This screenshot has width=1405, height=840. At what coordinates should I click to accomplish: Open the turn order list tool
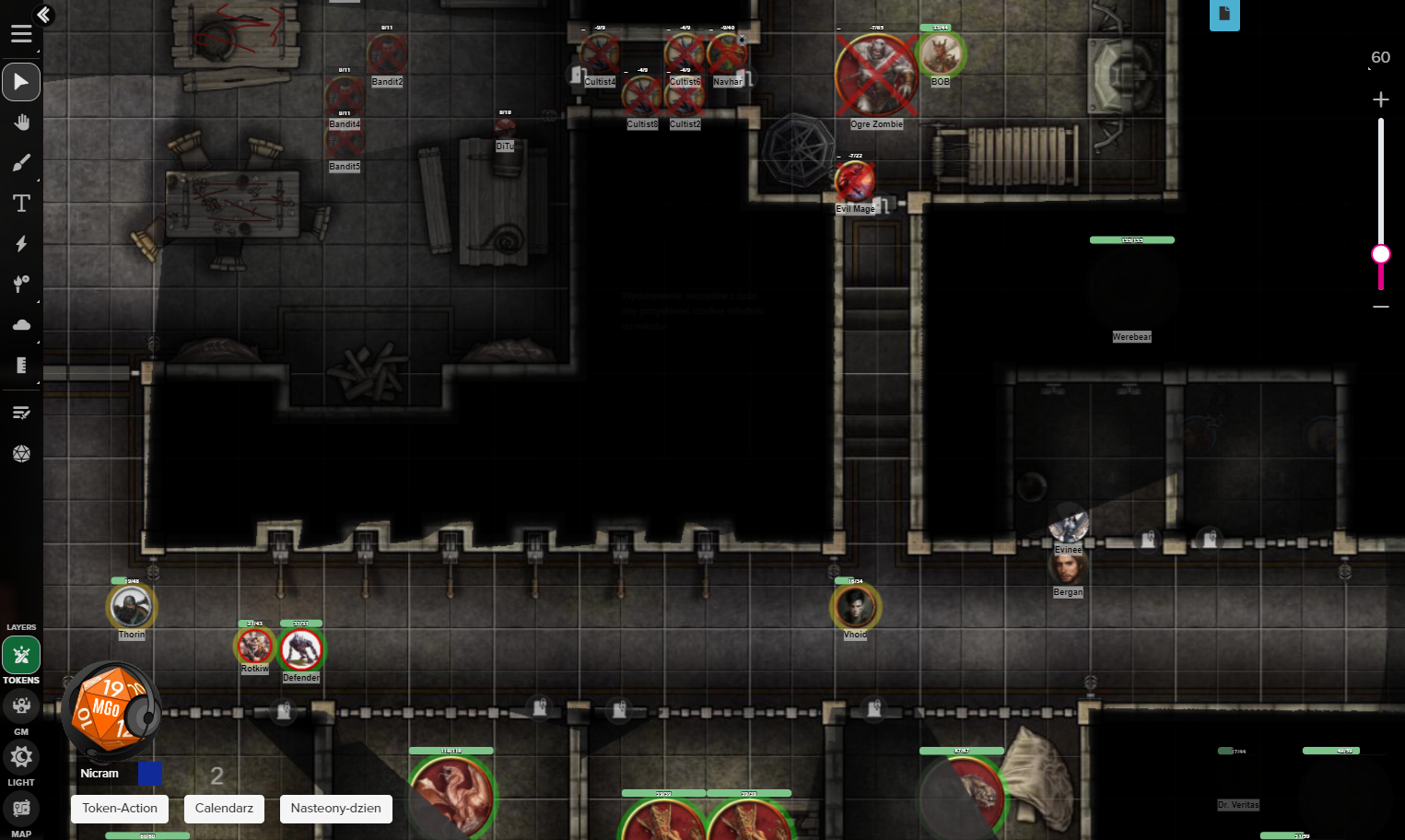21,413
